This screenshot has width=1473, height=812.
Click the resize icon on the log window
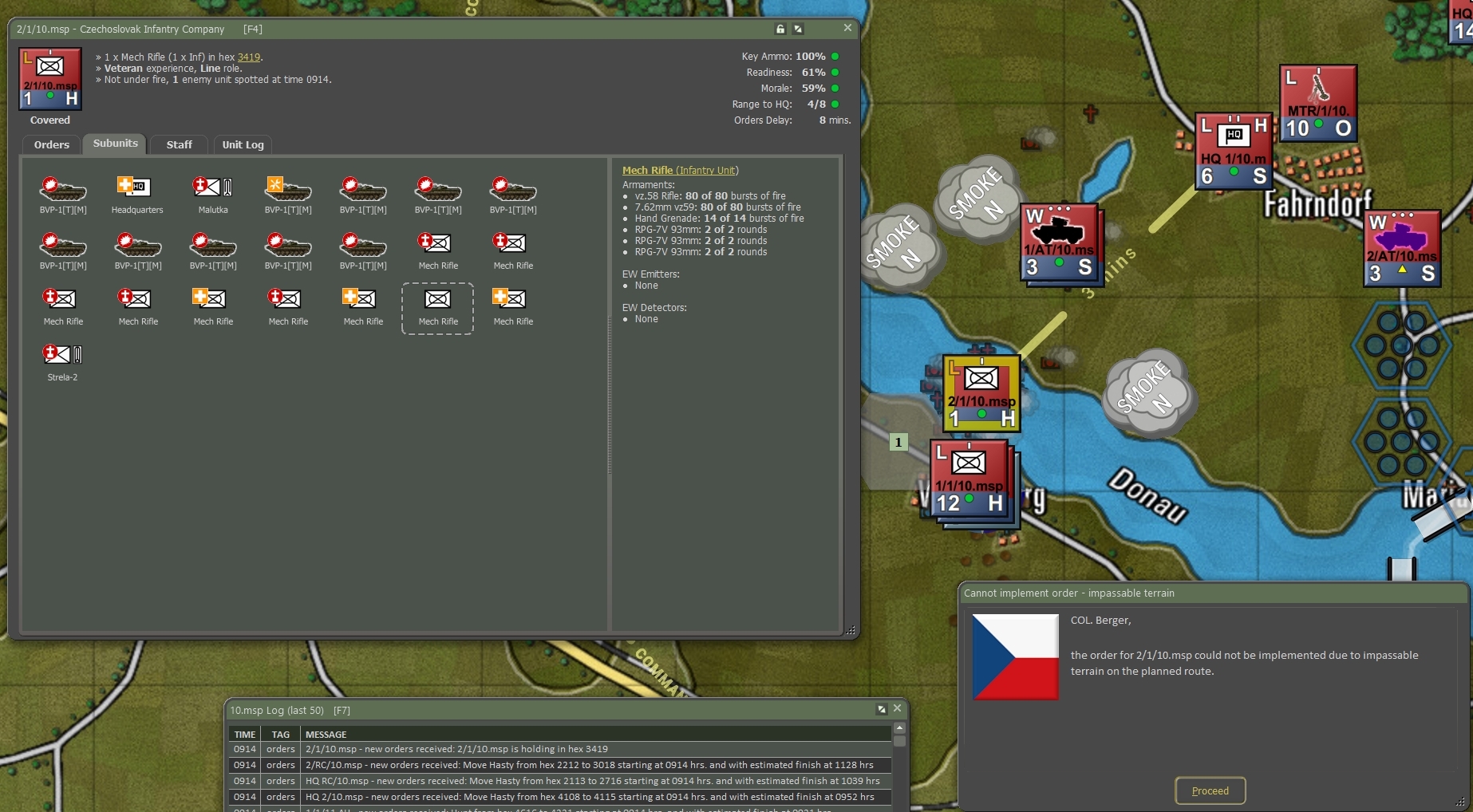[x=881, y=708]
